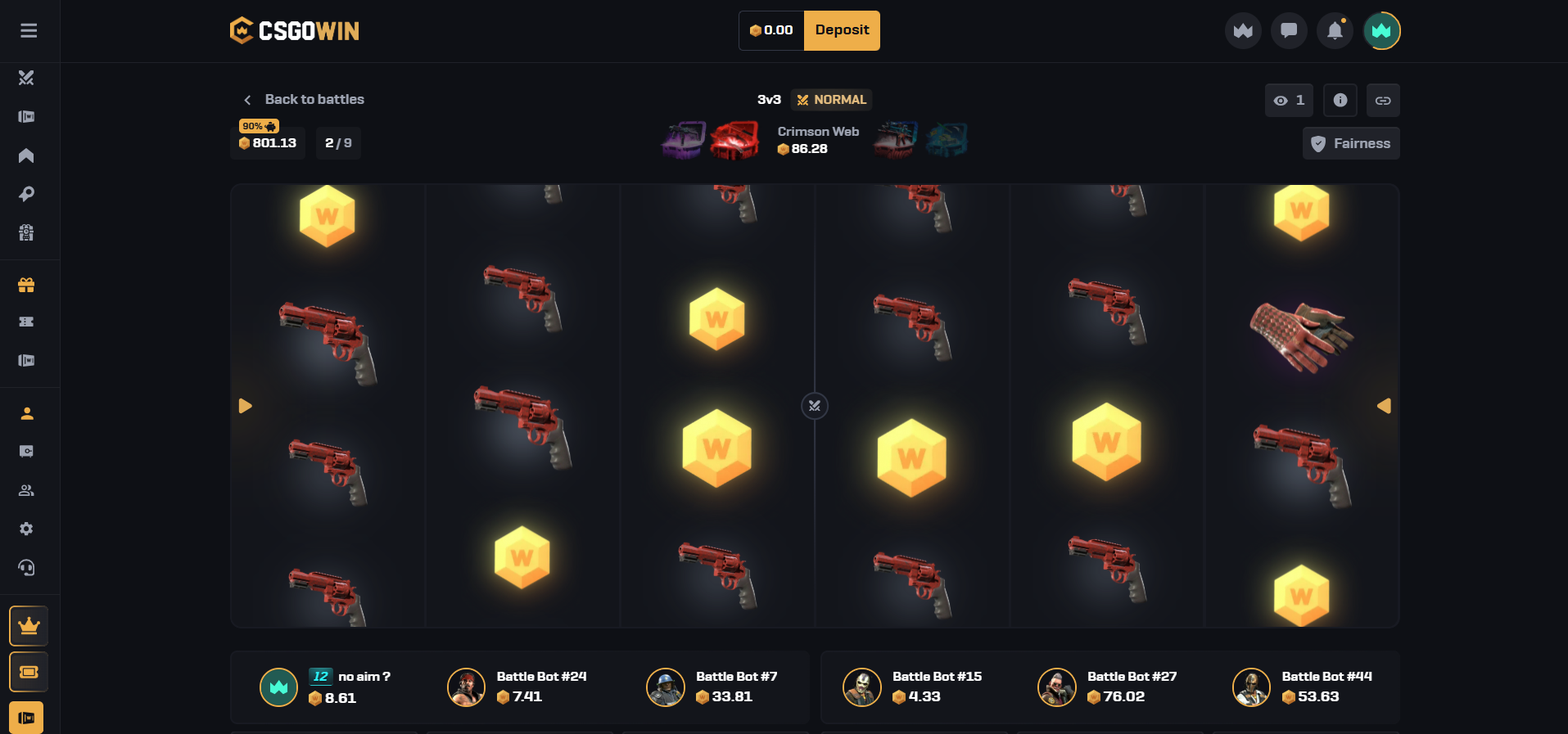Open the case battles crossed-swords section
This screenshot has width=1568, height=734.
tap(26, 79)
